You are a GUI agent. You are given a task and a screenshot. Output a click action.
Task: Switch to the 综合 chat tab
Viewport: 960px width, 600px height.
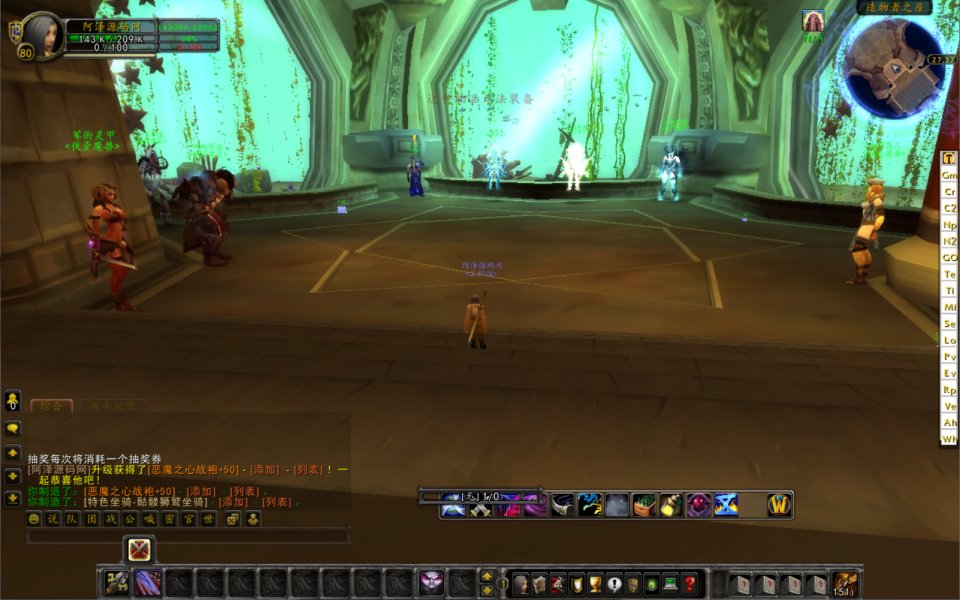51,407
